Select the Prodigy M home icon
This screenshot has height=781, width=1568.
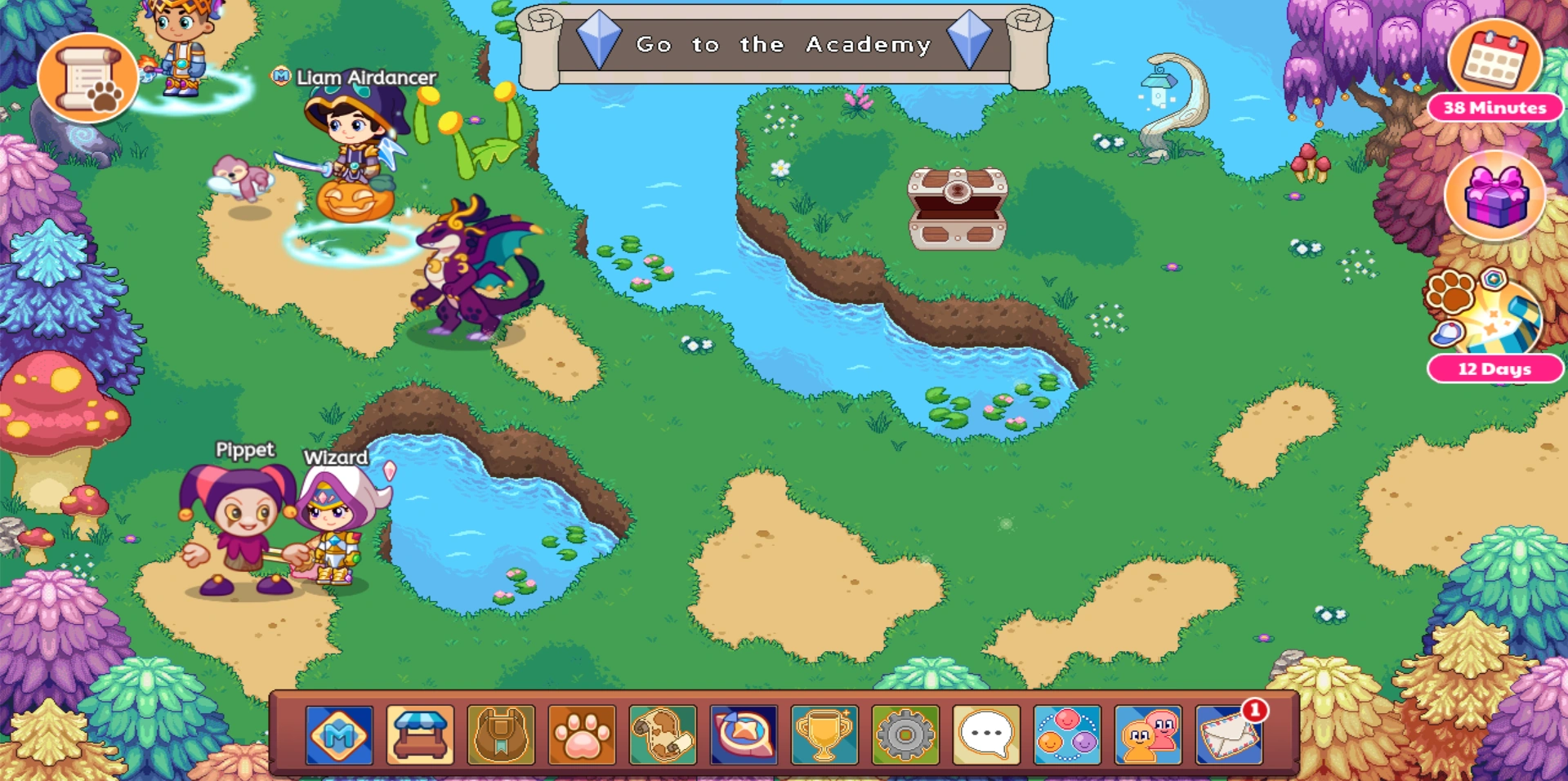pos(339,737)
